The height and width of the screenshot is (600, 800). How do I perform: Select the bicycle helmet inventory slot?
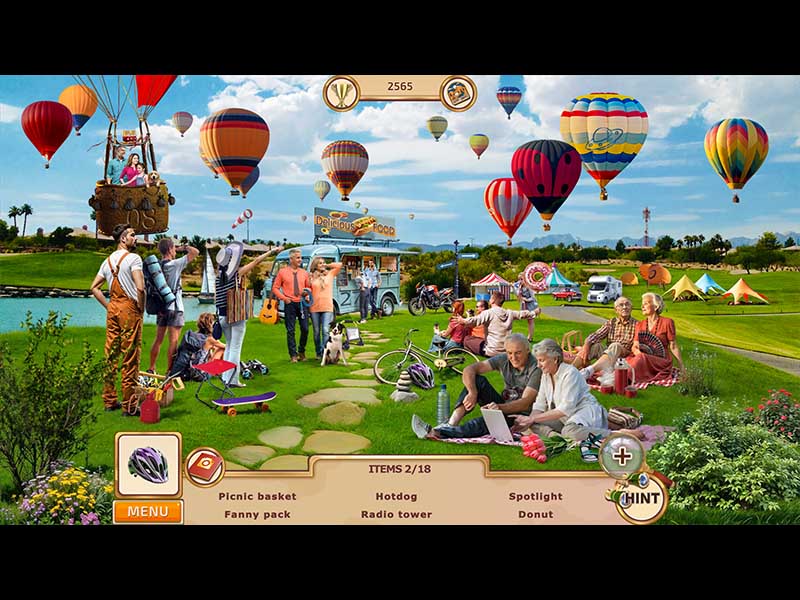tap(148, 465)
